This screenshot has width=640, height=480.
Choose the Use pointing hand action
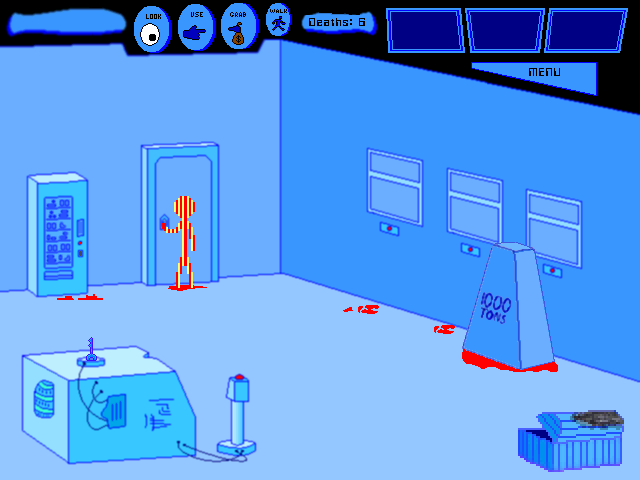point(196,28)
